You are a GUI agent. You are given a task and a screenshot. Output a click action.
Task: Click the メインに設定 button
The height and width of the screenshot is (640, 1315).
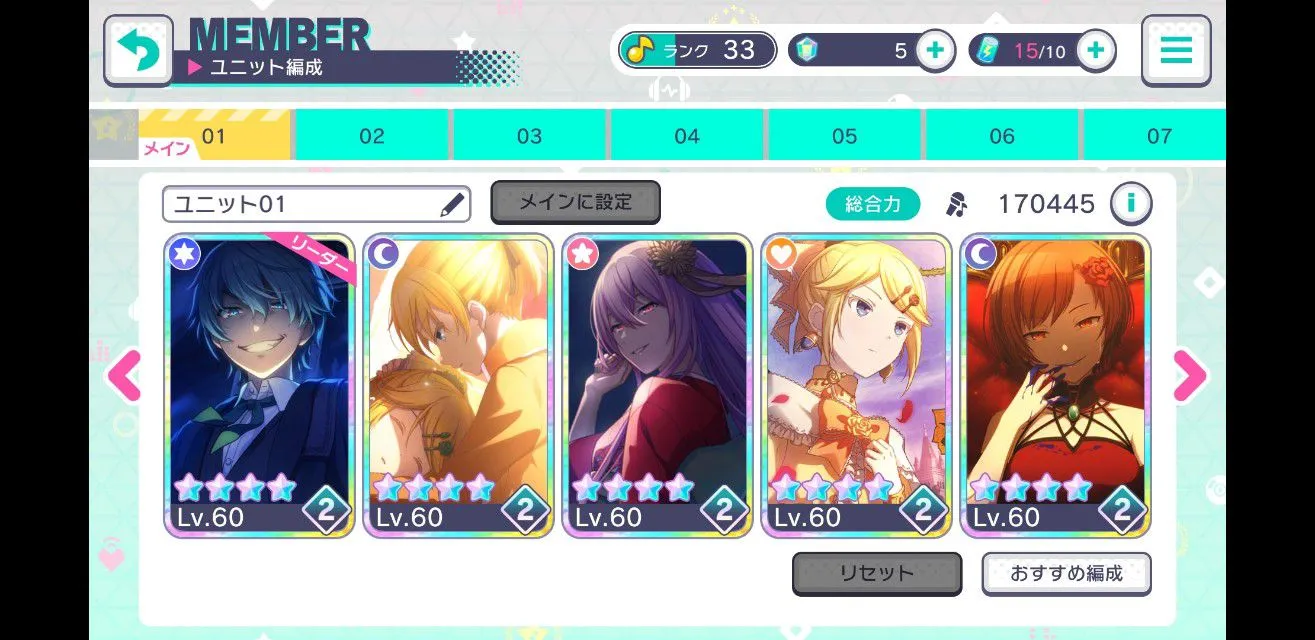pos(575,202)
